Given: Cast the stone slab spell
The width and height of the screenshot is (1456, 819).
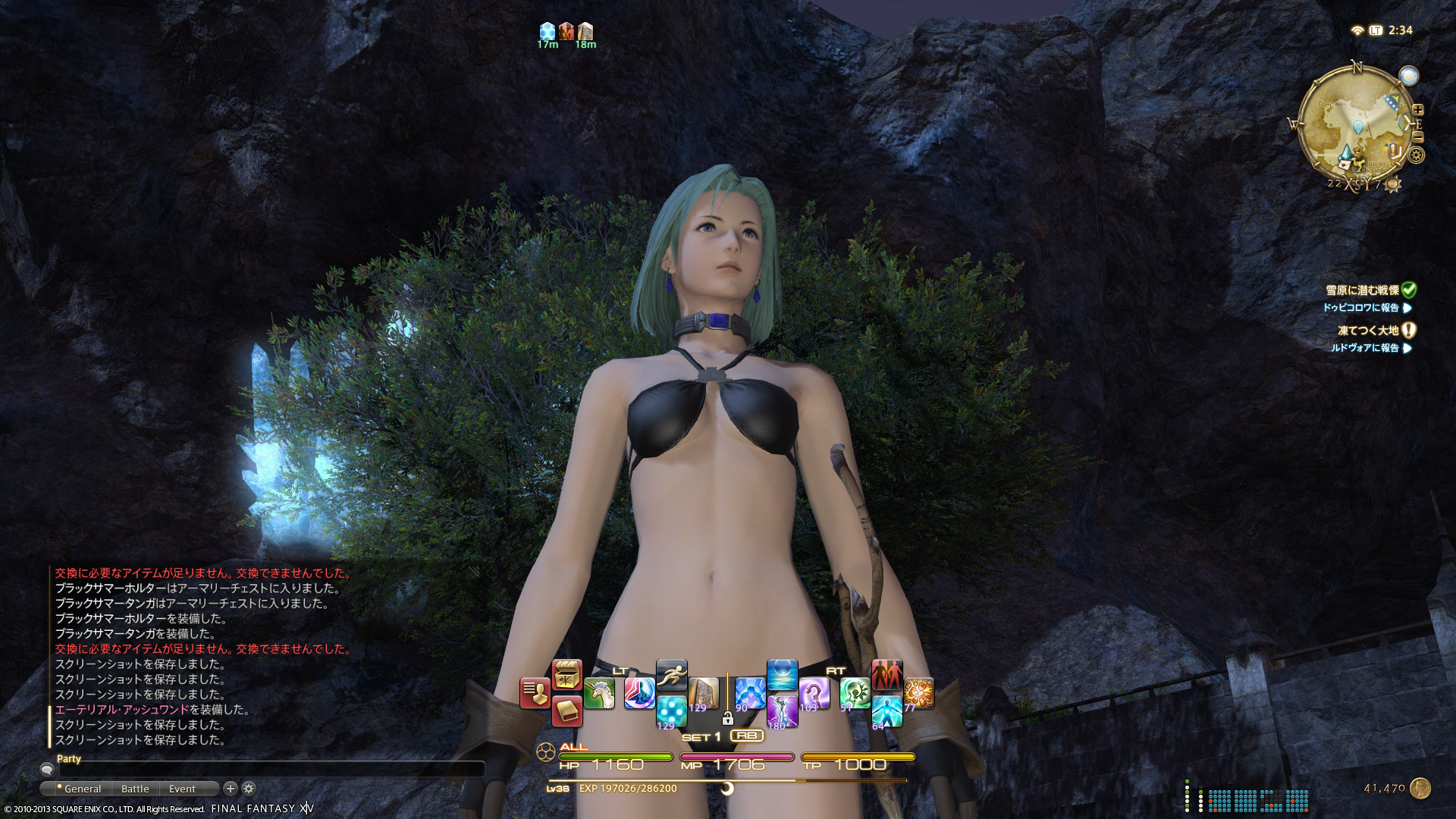Looking at the screenshot, I should (704, 693).
